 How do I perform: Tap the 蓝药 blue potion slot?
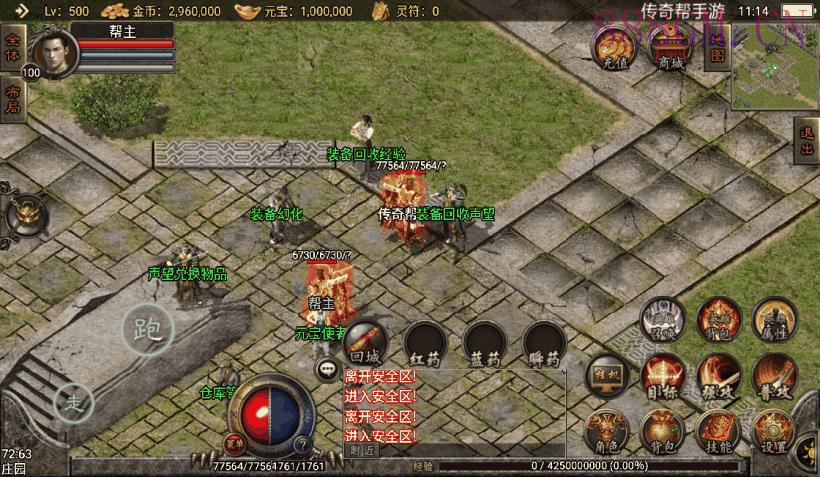pyautogui.click(x=485, y=343)
